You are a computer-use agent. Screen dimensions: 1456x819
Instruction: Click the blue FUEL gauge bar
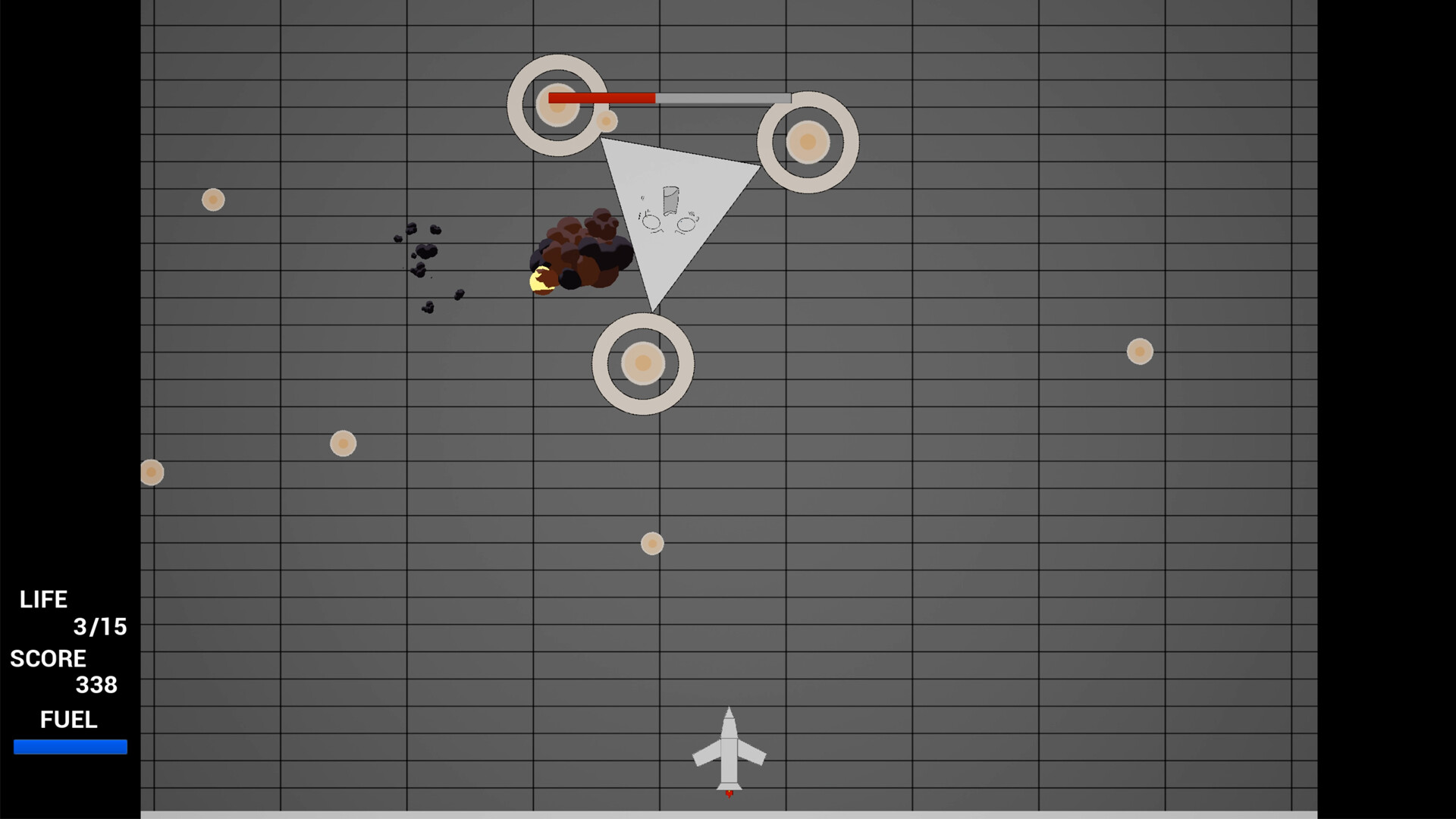tap(72, 747)
